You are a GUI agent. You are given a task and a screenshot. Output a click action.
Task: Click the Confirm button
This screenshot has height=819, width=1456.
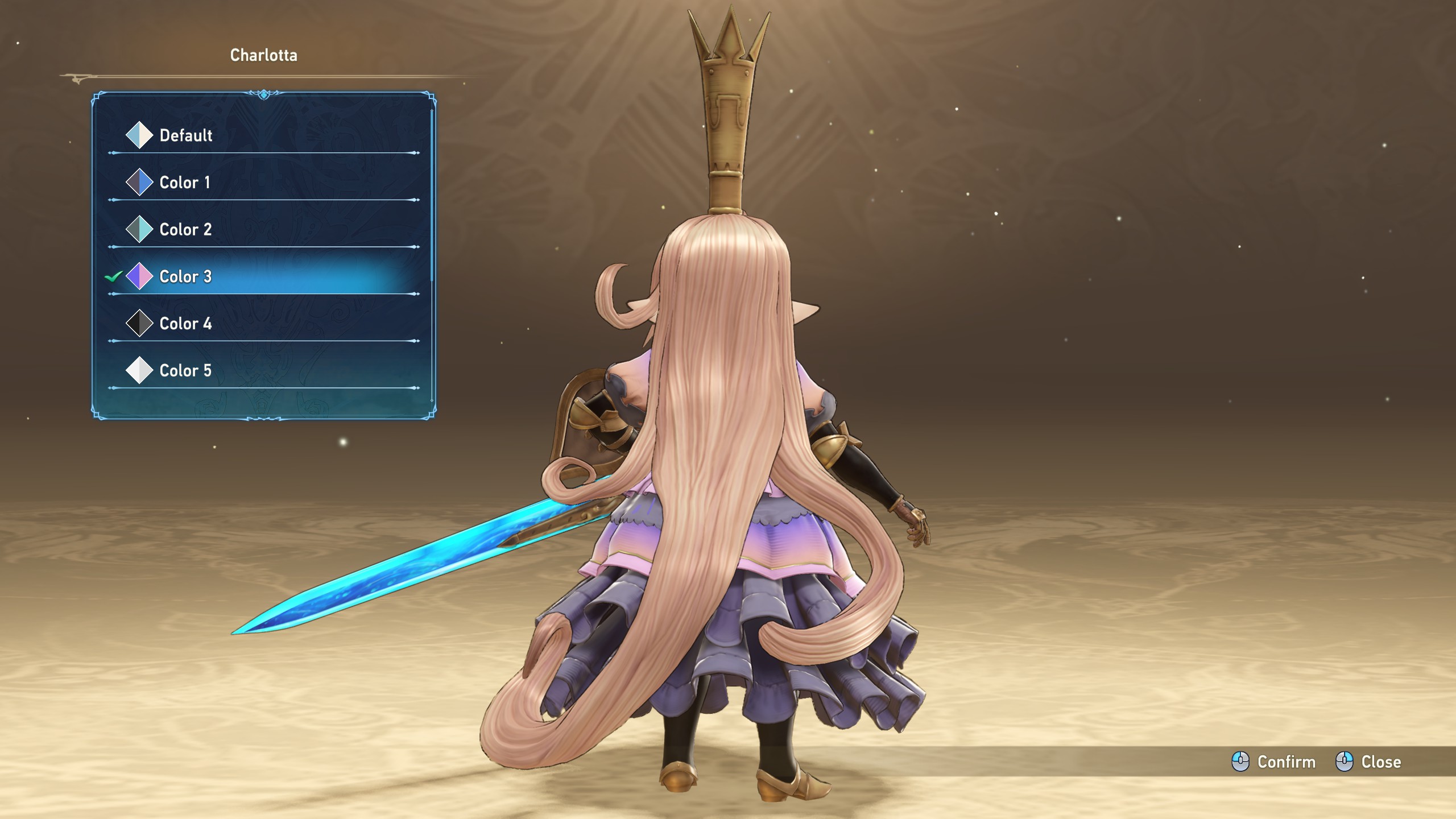click(x=1274, y=762)
